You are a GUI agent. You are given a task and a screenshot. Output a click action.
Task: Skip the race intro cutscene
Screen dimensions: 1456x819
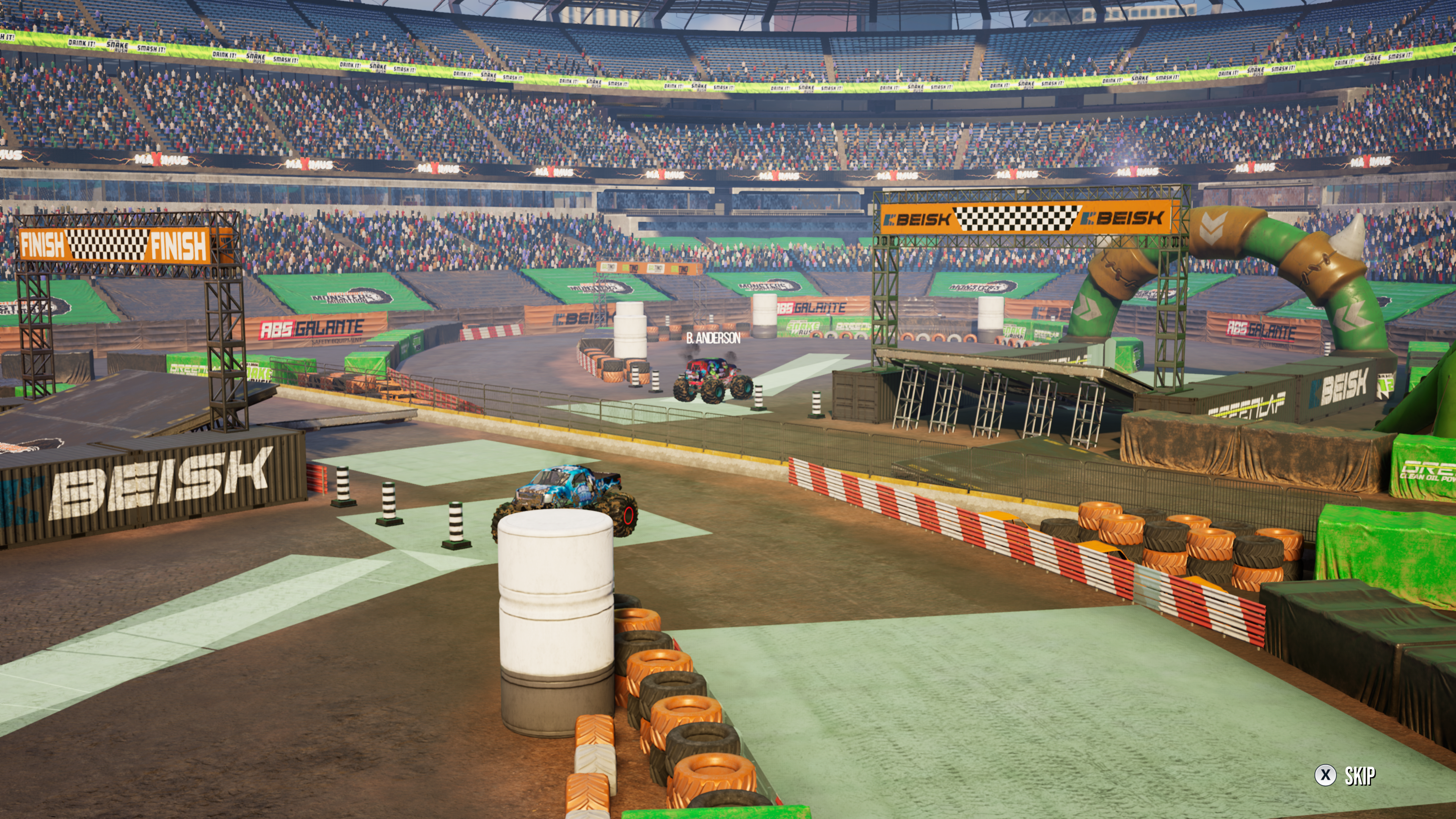[1346, 775]
